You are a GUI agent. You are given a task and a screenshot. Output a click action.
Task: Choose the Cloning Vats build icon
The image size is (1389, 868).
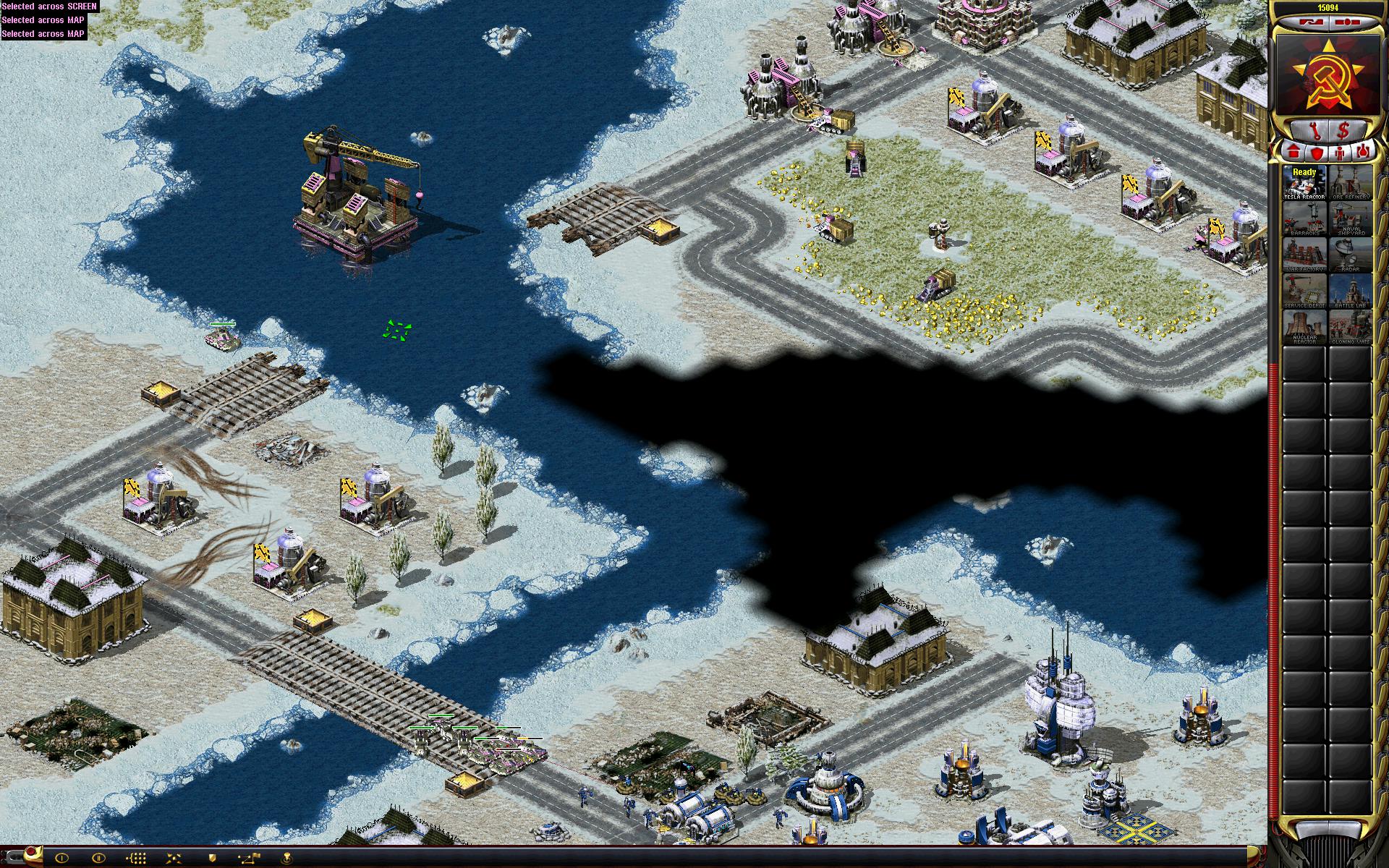1349,327
